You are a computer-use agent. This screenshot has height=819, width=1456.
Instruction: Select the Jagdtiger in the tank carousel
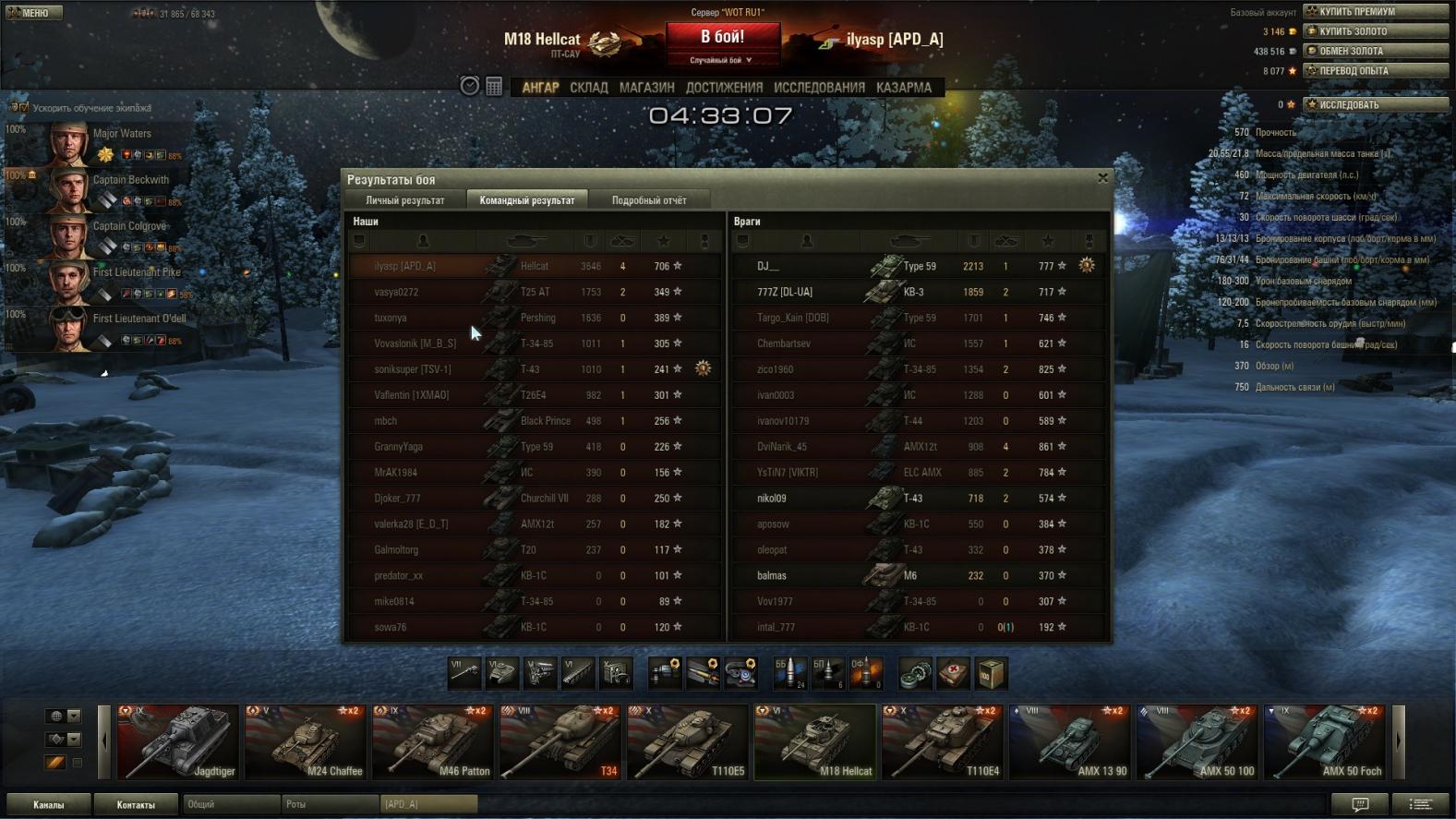[177, 742]
